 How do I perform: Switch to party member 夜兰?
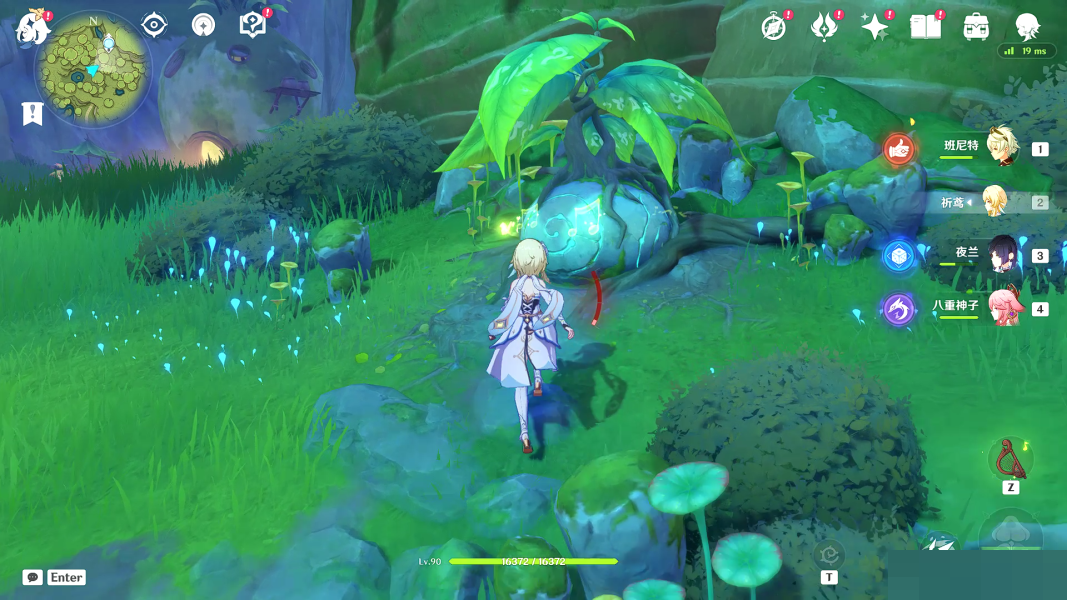[x=1002, y=255]
